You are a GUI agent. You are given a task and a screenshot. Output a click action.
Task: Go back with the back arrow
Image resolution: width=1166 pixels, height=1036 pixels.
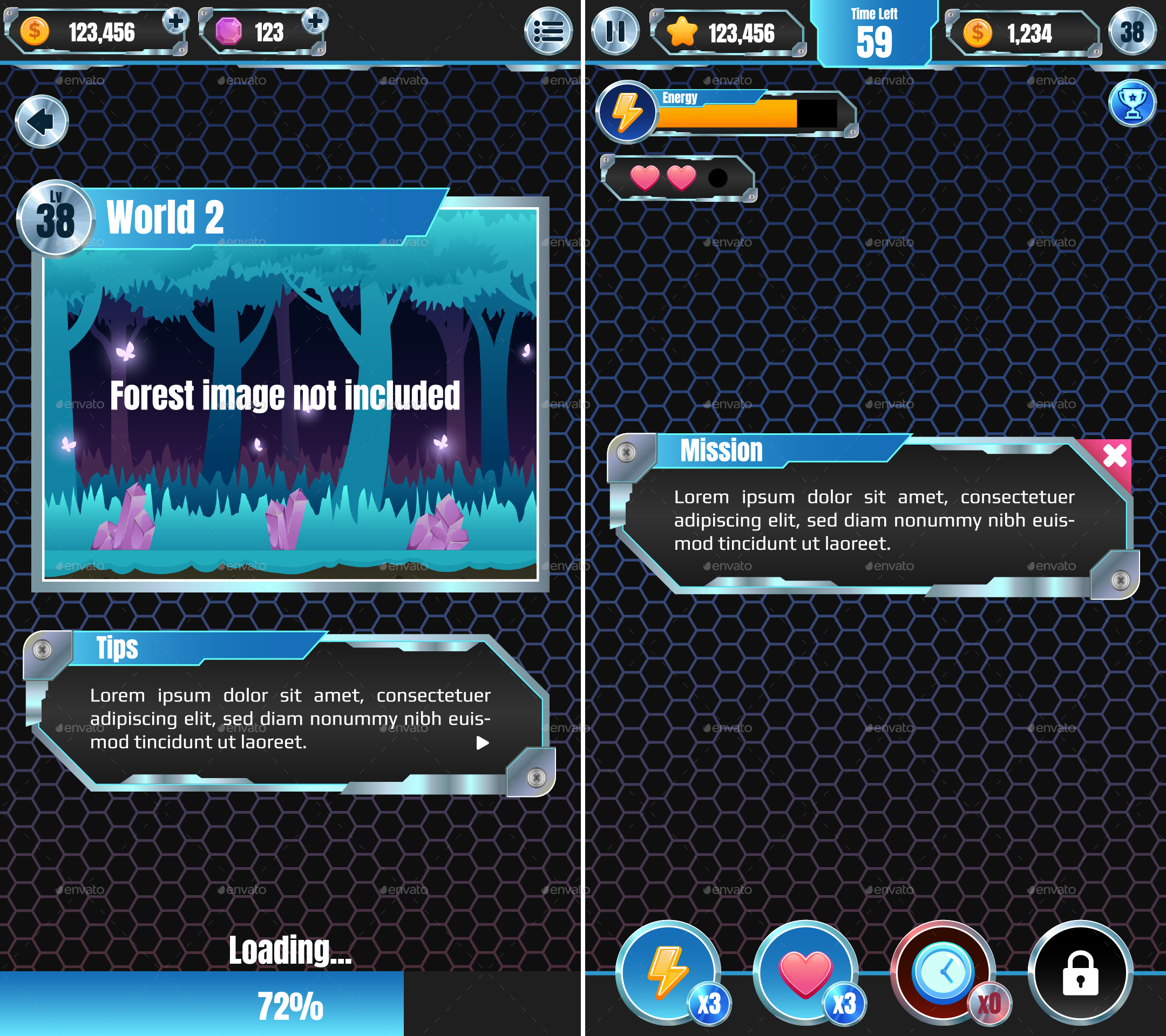(42, 121)
